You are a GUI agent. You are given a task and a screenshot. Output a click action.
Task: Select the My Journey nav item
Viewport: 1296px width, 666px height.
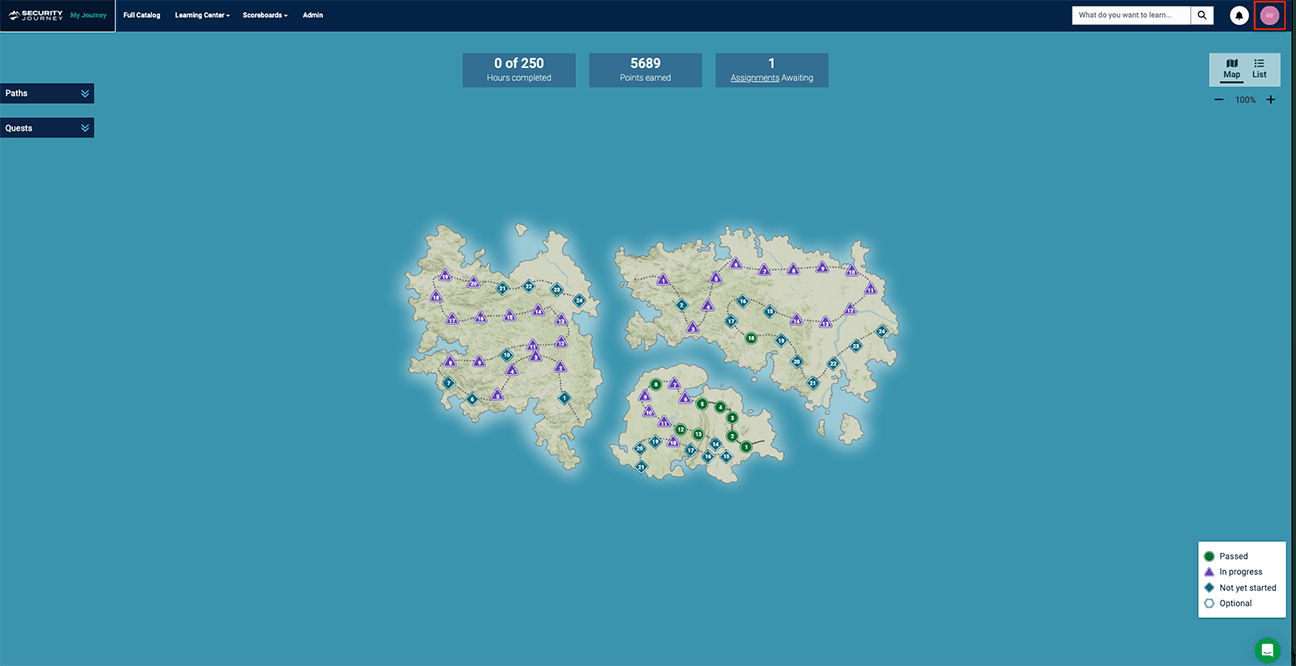pos(88,15)
